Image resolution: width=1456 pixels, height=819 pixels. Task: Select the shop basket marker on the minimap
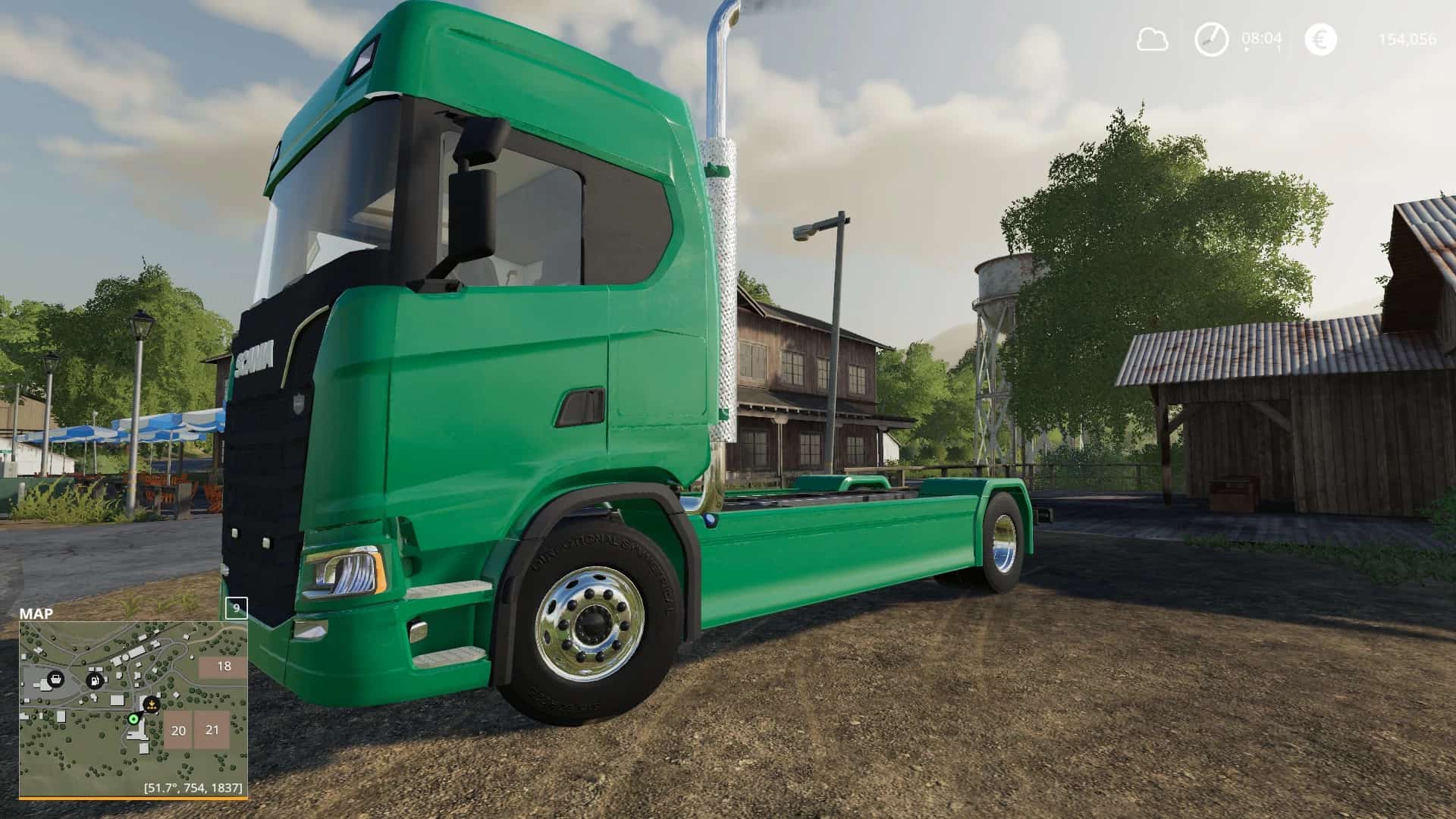(55, 679)
